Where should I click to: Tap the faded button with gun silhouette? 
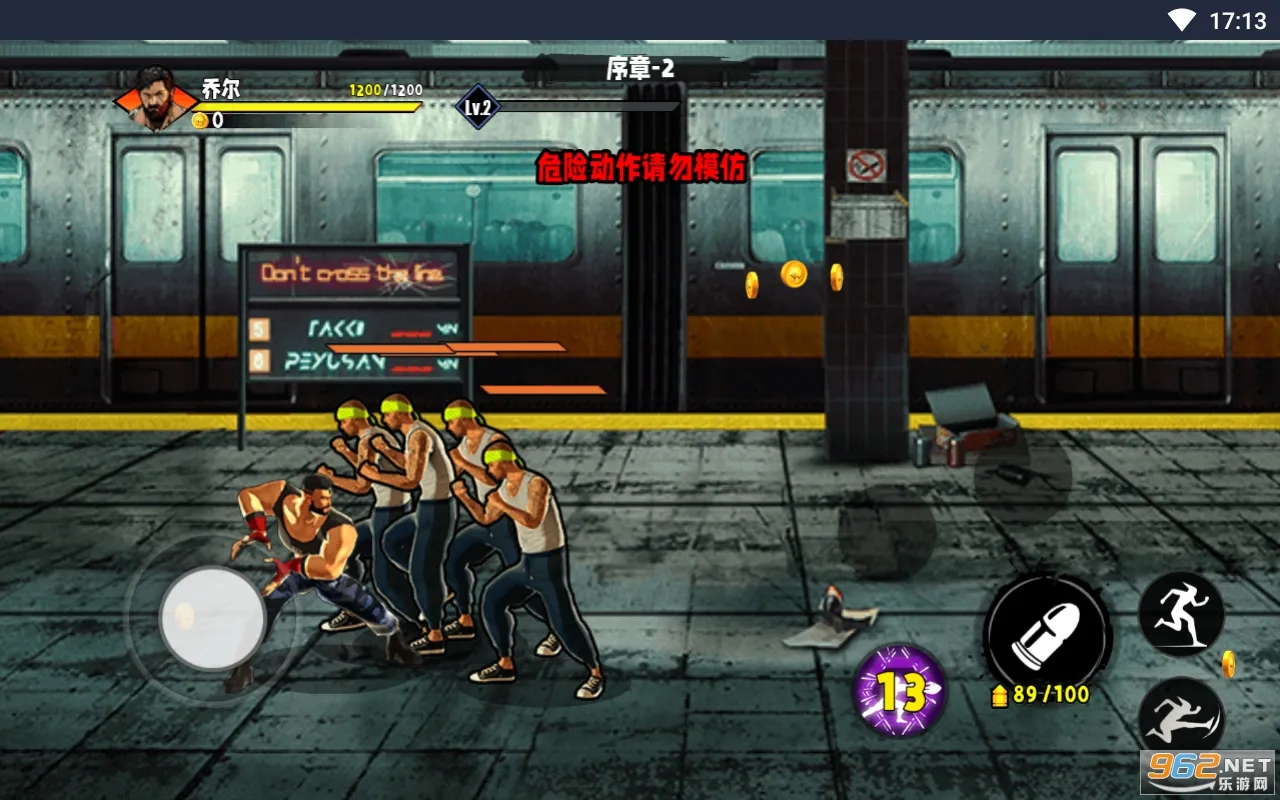point(1022,475)
